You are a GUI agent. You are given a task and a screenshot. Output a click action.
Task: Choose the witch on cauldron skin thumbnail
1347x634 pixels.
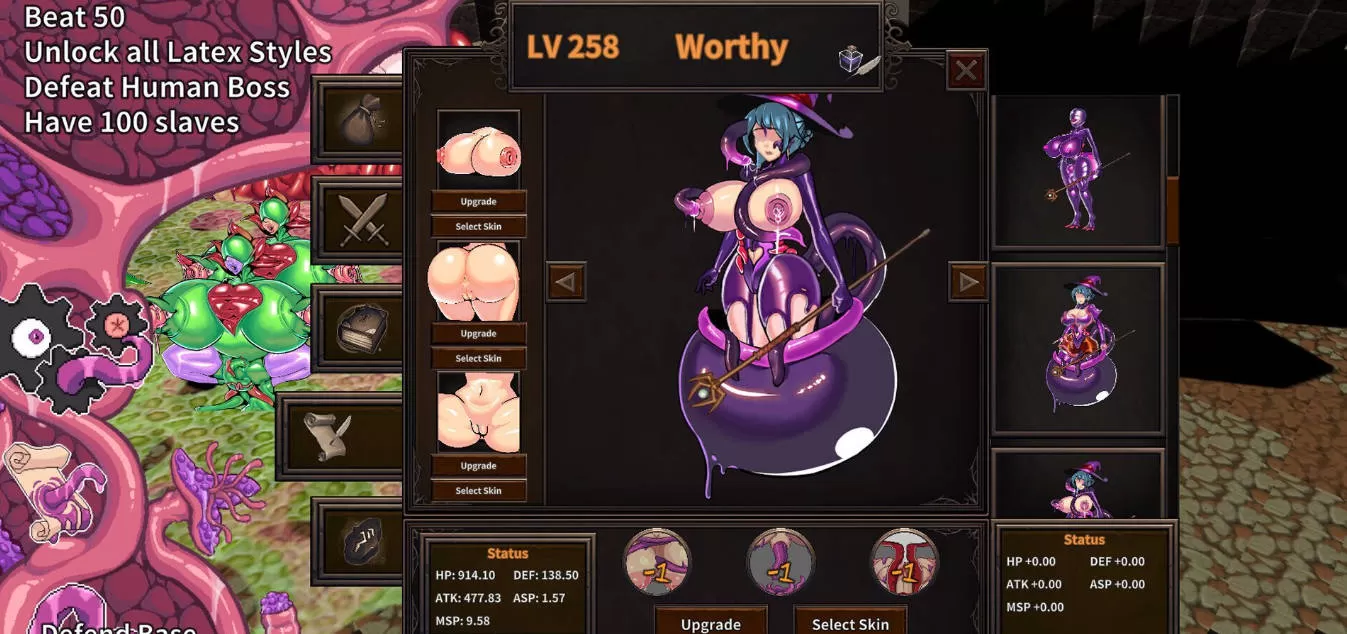click(1078, 348)
